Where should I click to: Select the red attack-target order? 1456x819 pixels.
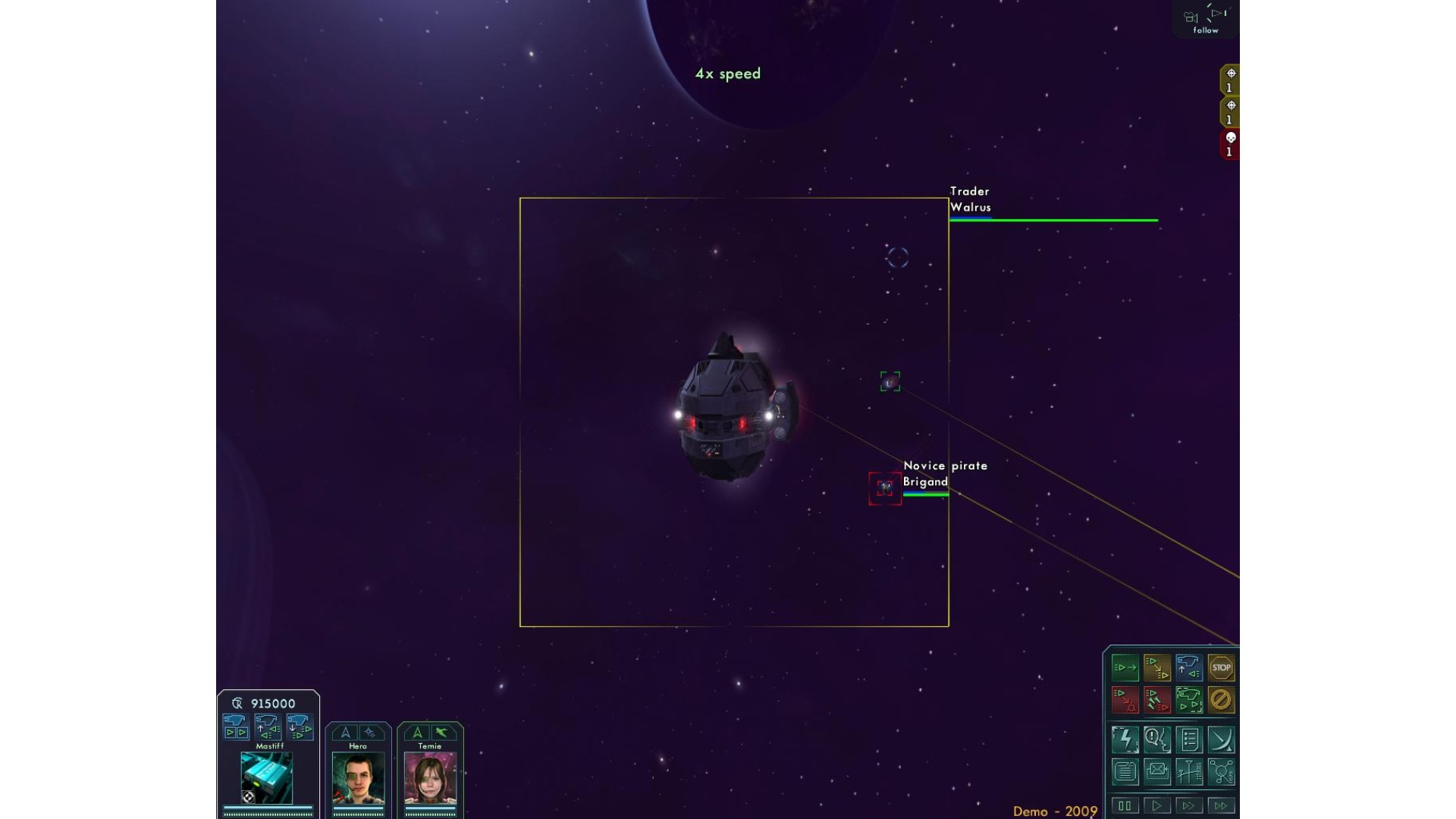[x=1125, y=700]
